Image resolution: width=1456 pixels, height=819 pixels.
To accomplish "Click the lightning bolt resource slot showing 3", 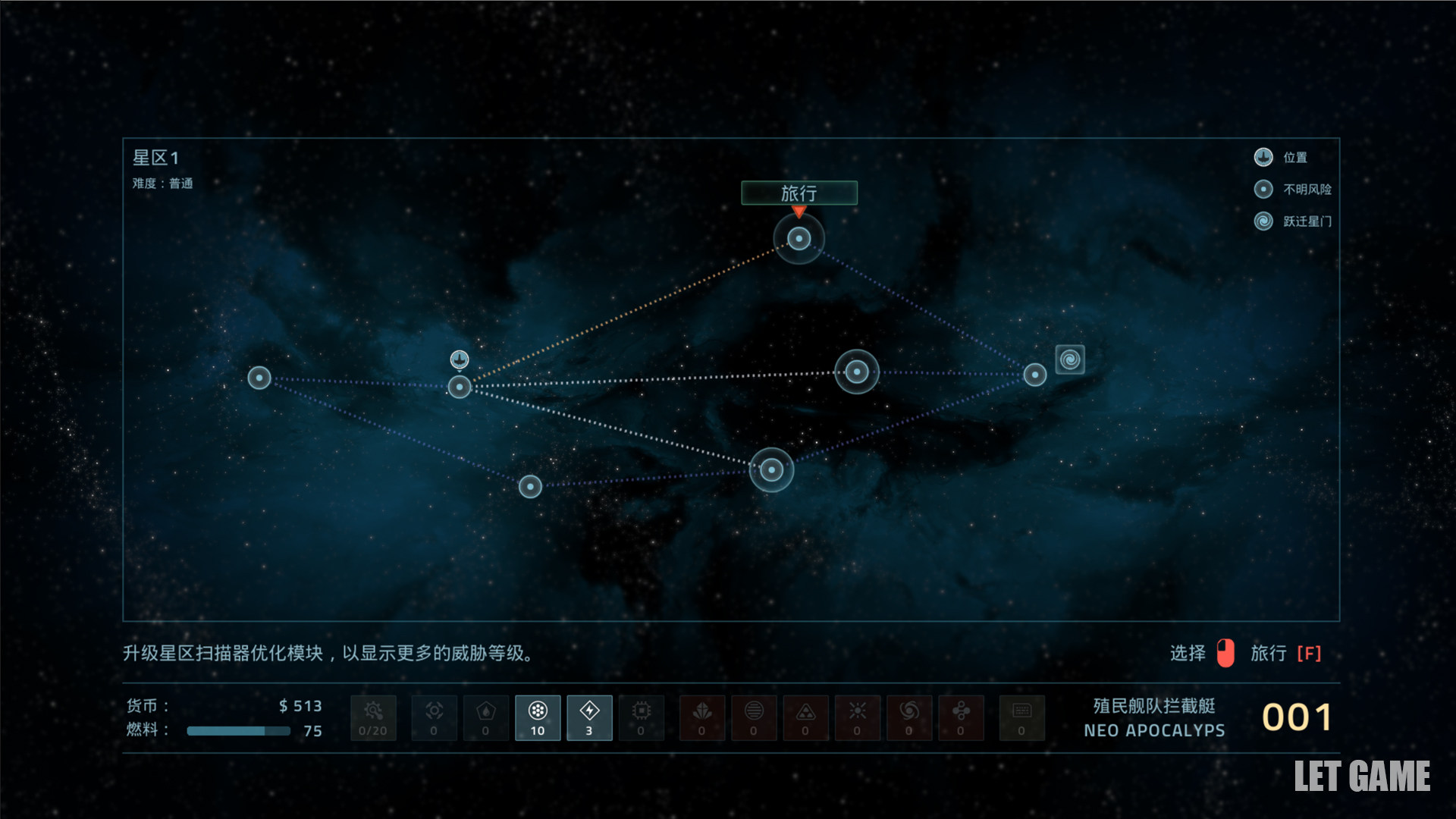I will coord(589,717).
